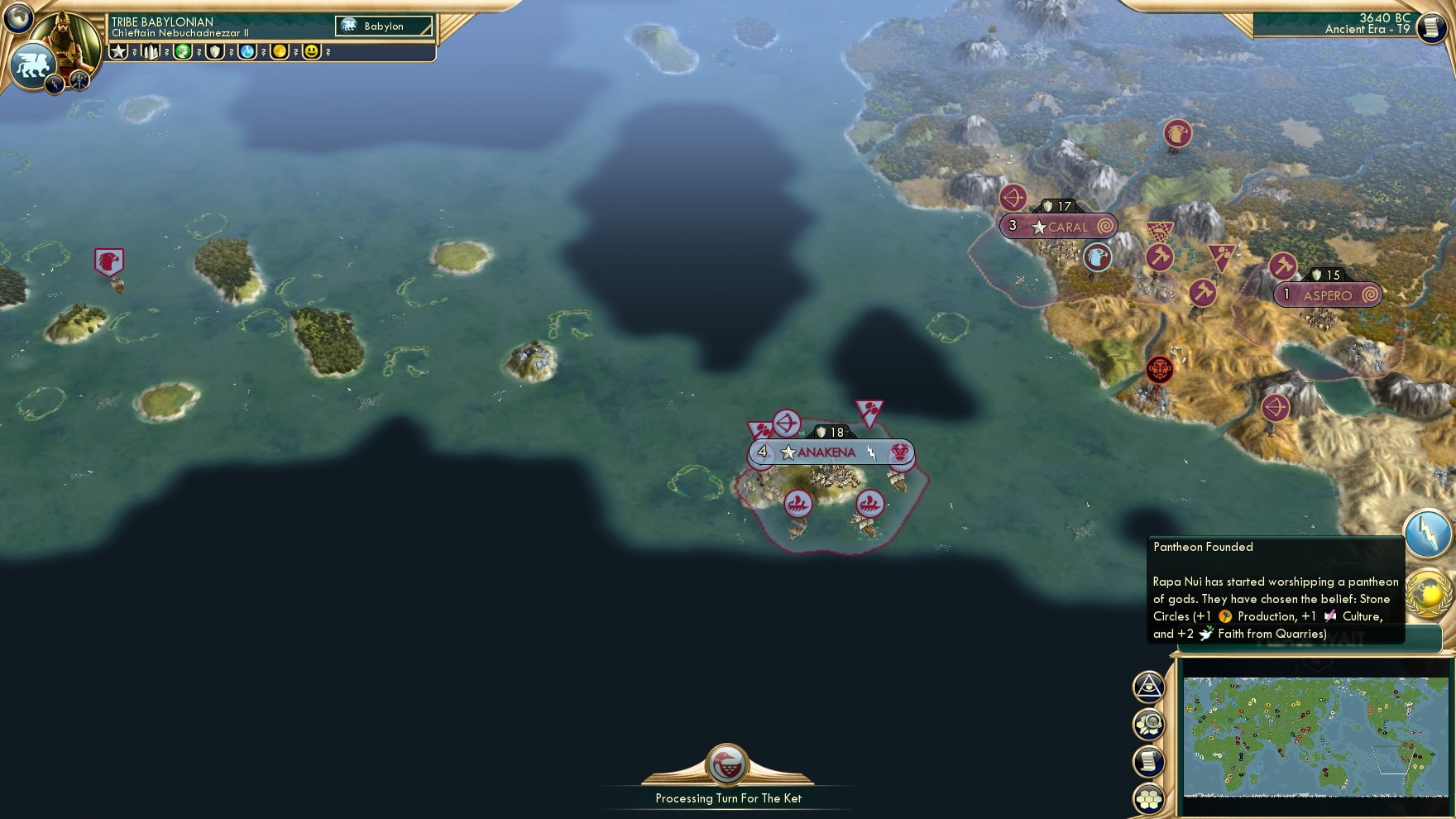Viewport: 1456px width, 819px height.
Task: Click the happiness smiley indicator
Action: (x=311, y=52)
